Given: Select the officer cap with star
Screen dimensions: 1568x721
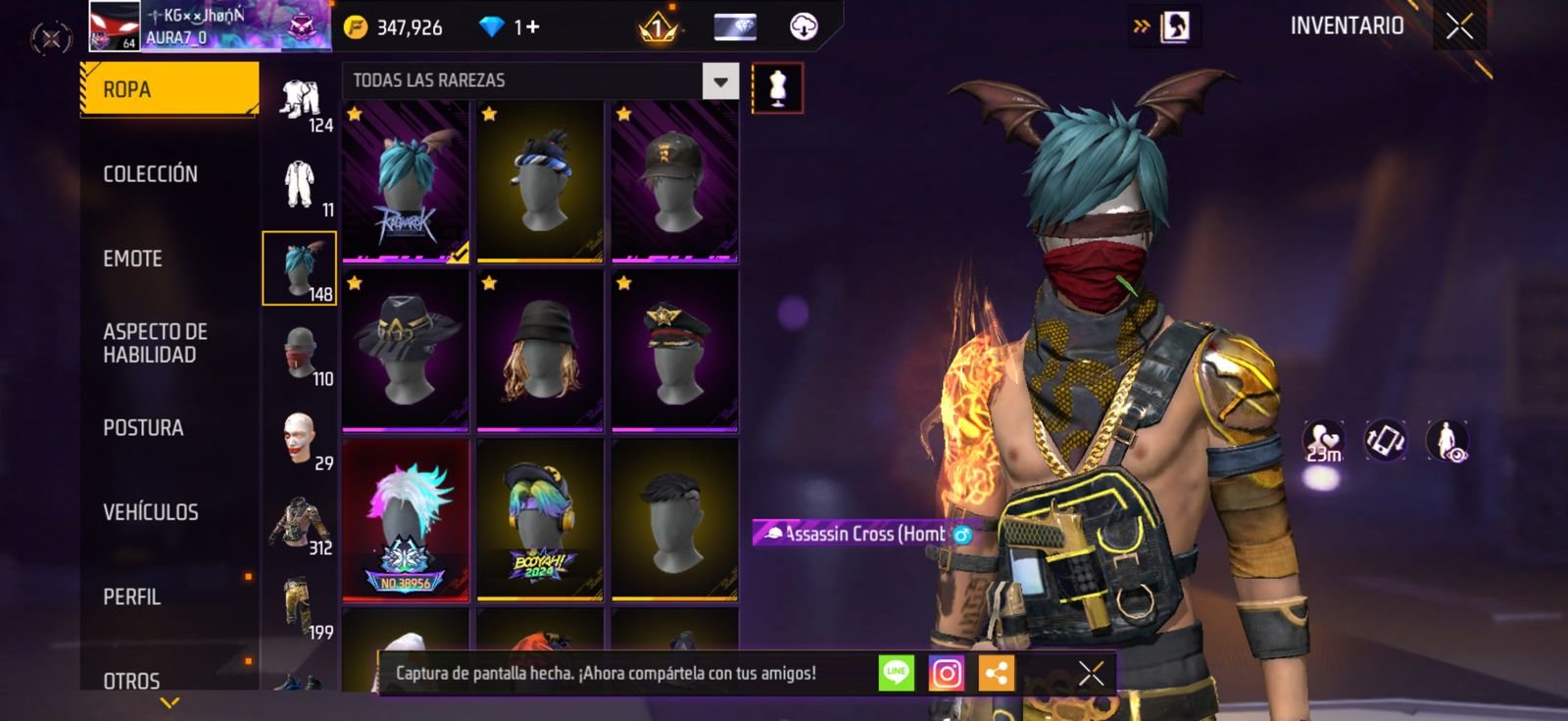Looking at the screenshot, I should (674, 351).
